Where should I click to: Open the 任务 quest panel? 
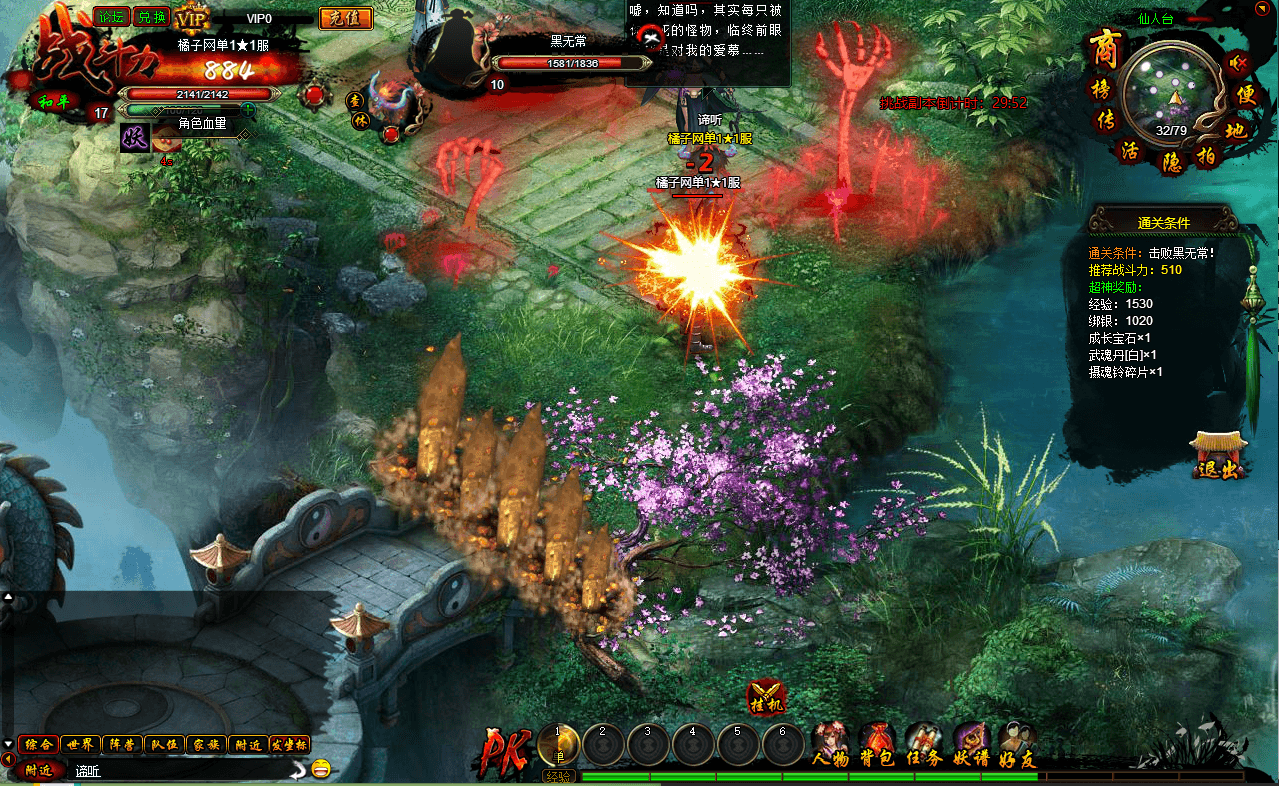point(923,745)
